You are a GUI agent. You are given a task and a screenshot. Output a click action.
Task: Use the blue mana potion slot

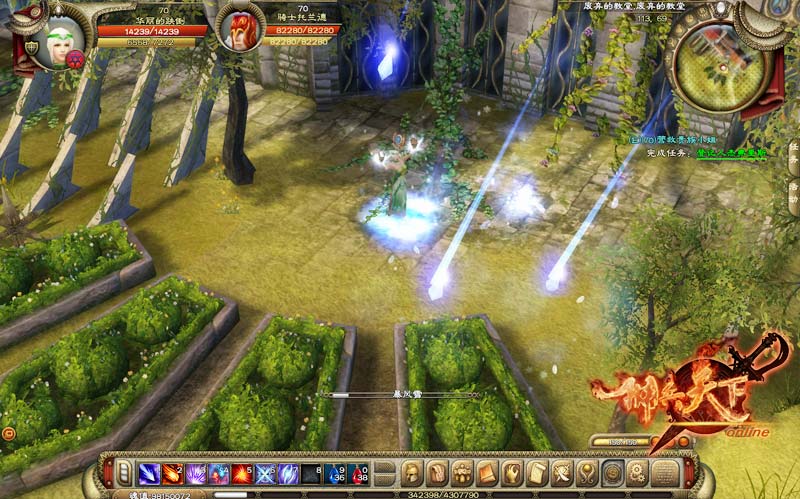coord(335,472)
